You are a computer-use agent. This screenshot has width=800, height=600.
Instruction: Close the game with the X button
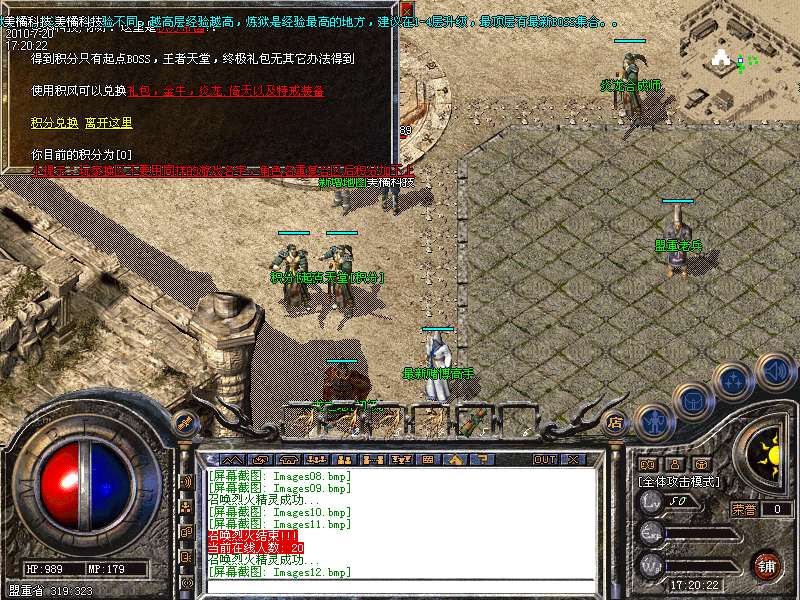pyautogui.click(x=573, y=460)
